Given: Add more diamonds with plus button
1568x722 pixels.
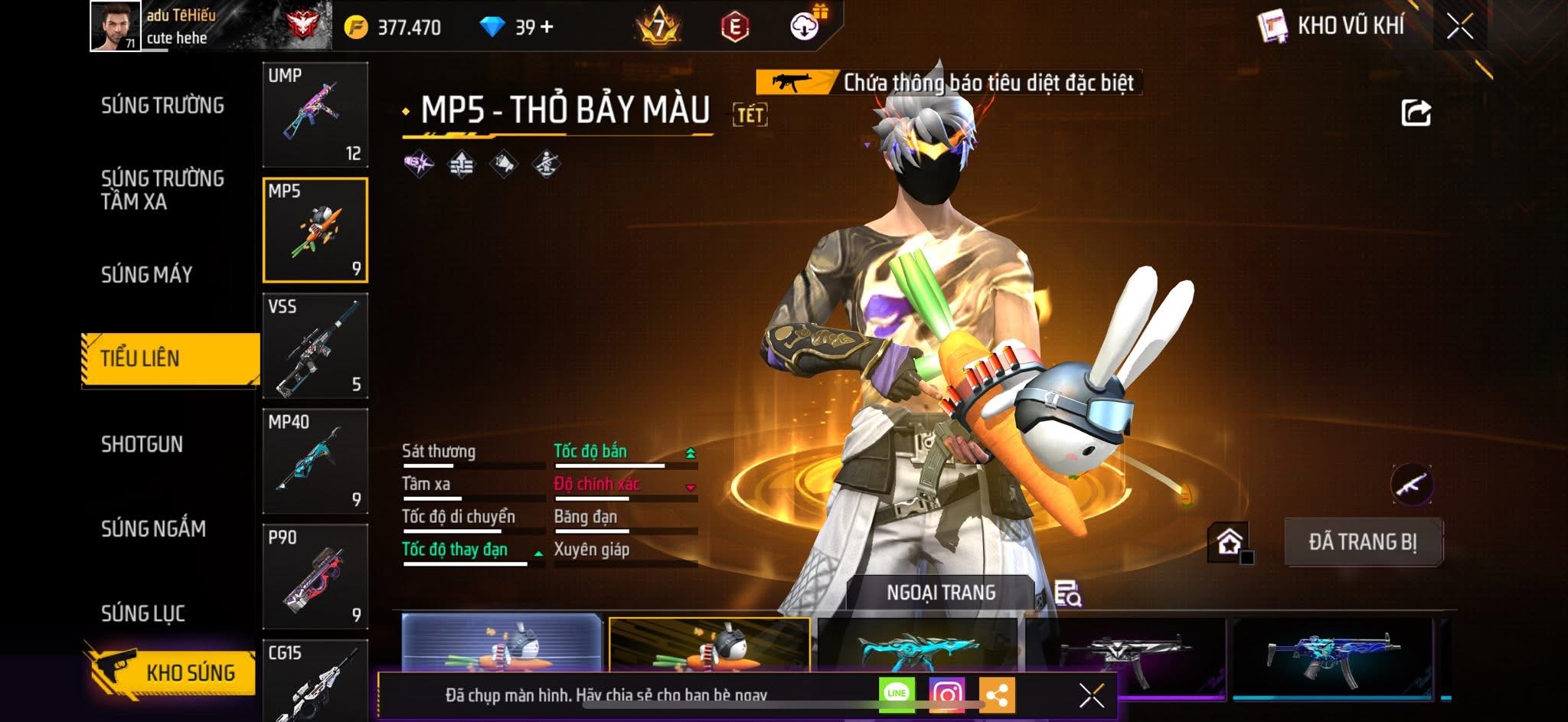Looking at the screenshot, I should 547,27.
